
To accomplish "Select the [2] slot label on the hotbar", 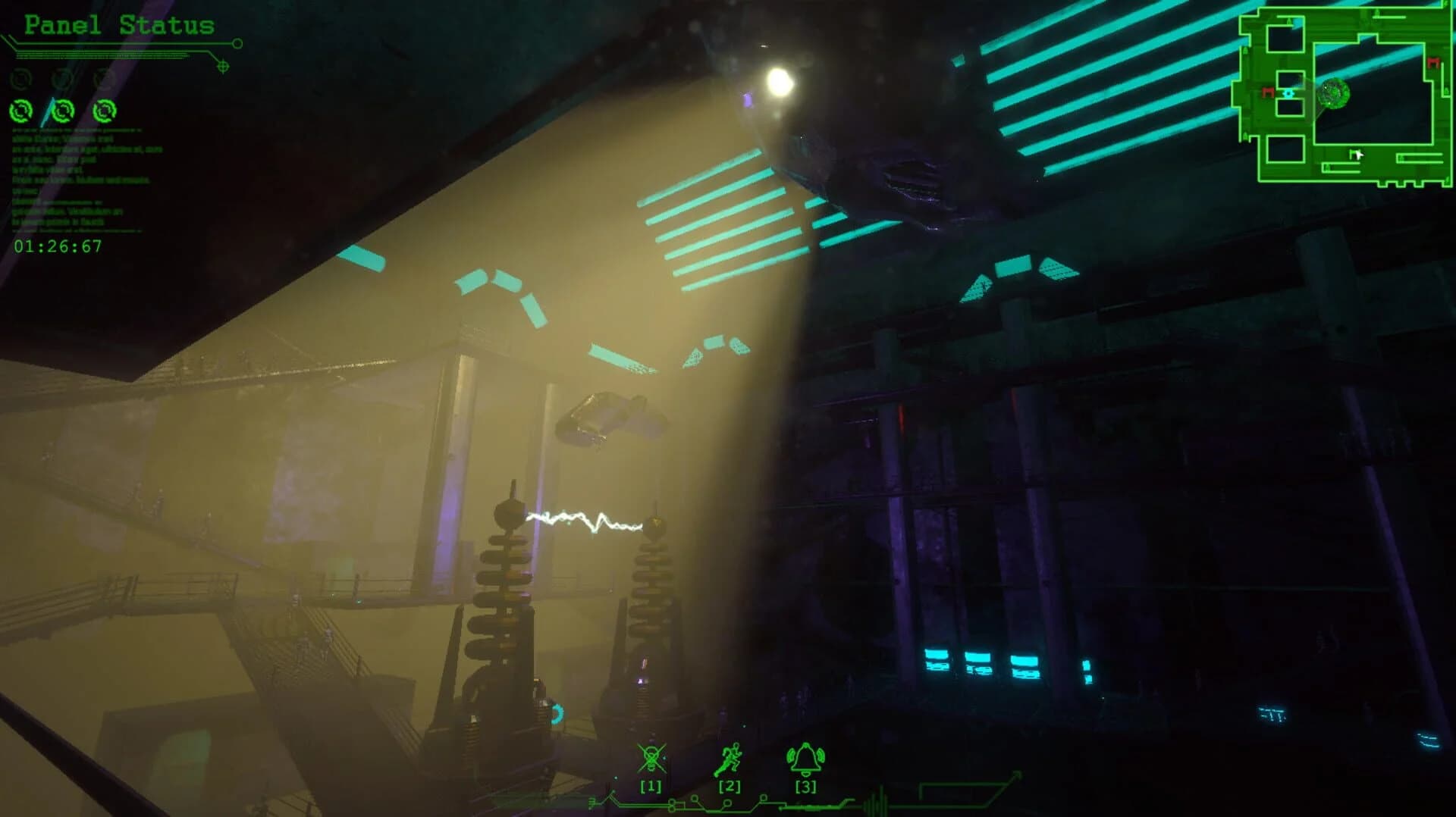I will 730,786.
